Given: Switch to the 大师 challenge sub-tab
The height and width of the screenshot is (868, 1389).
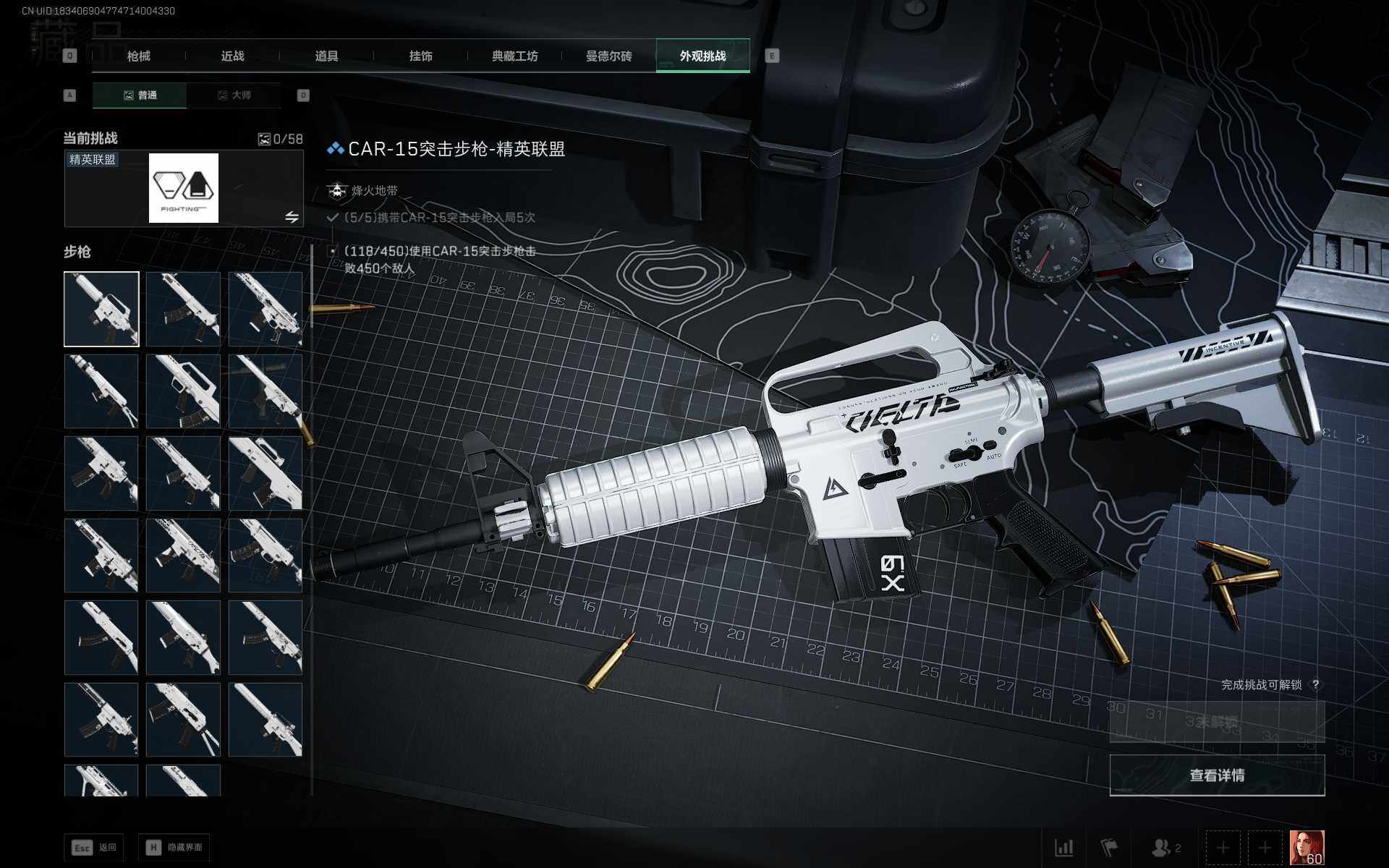Looking at the screenshot, I should tap(234, 95).
